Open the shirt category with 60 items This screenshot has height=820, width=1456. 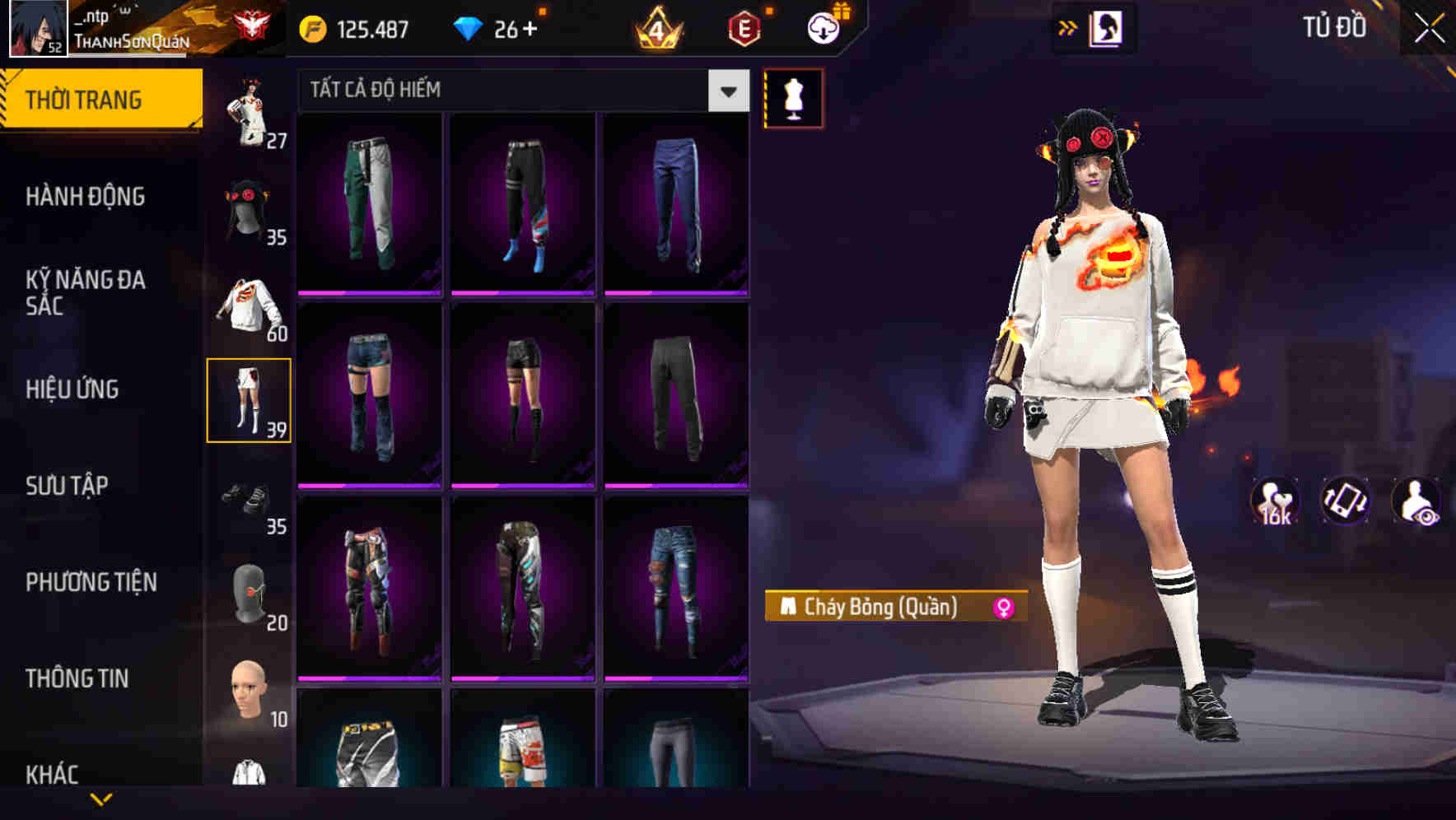point(250,305)
